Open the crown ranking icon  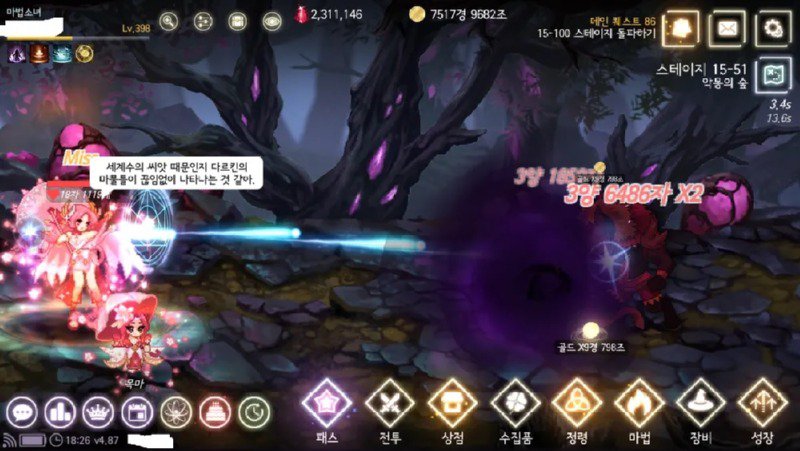[x=98, y=411]
